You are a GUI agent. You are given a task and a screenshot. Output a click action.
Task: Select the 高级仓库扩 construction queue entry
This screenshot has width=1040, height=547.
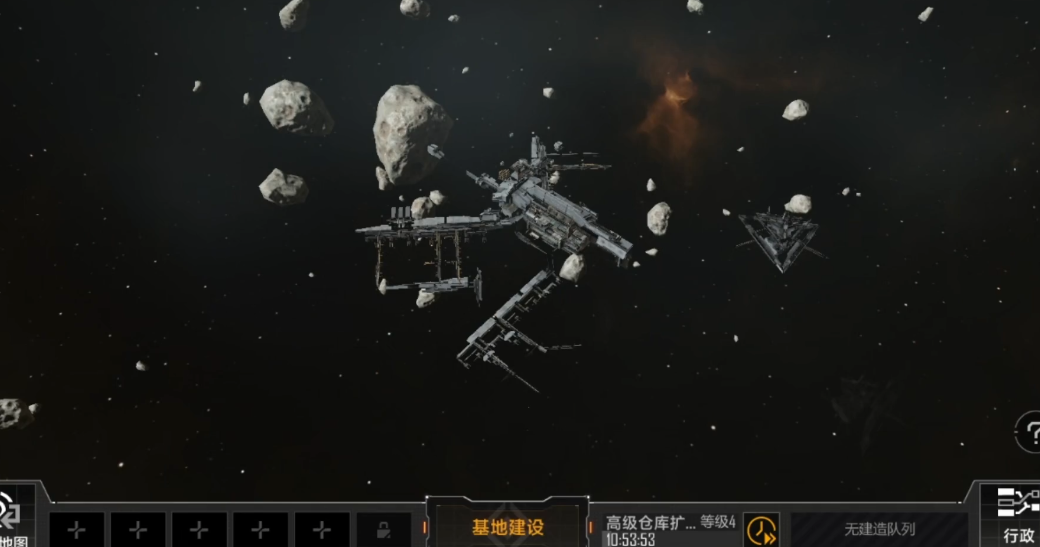tap(670, 529)
